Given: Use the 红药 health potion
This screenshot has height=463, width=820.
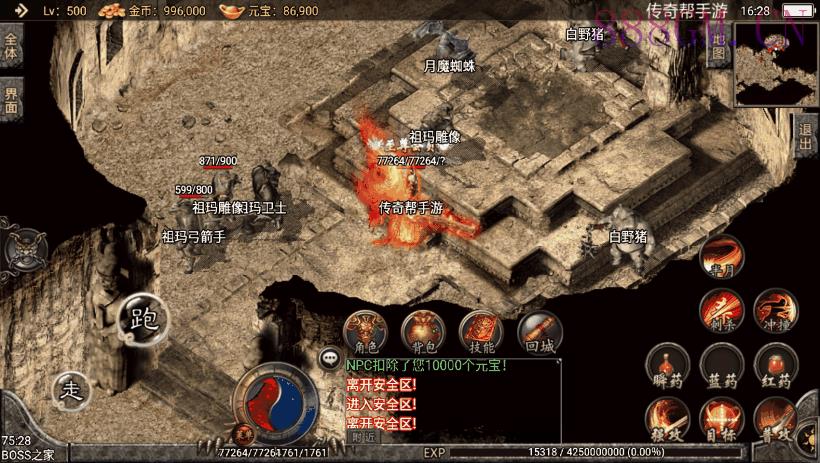Looking at the screenshot, I should point(775,366).
